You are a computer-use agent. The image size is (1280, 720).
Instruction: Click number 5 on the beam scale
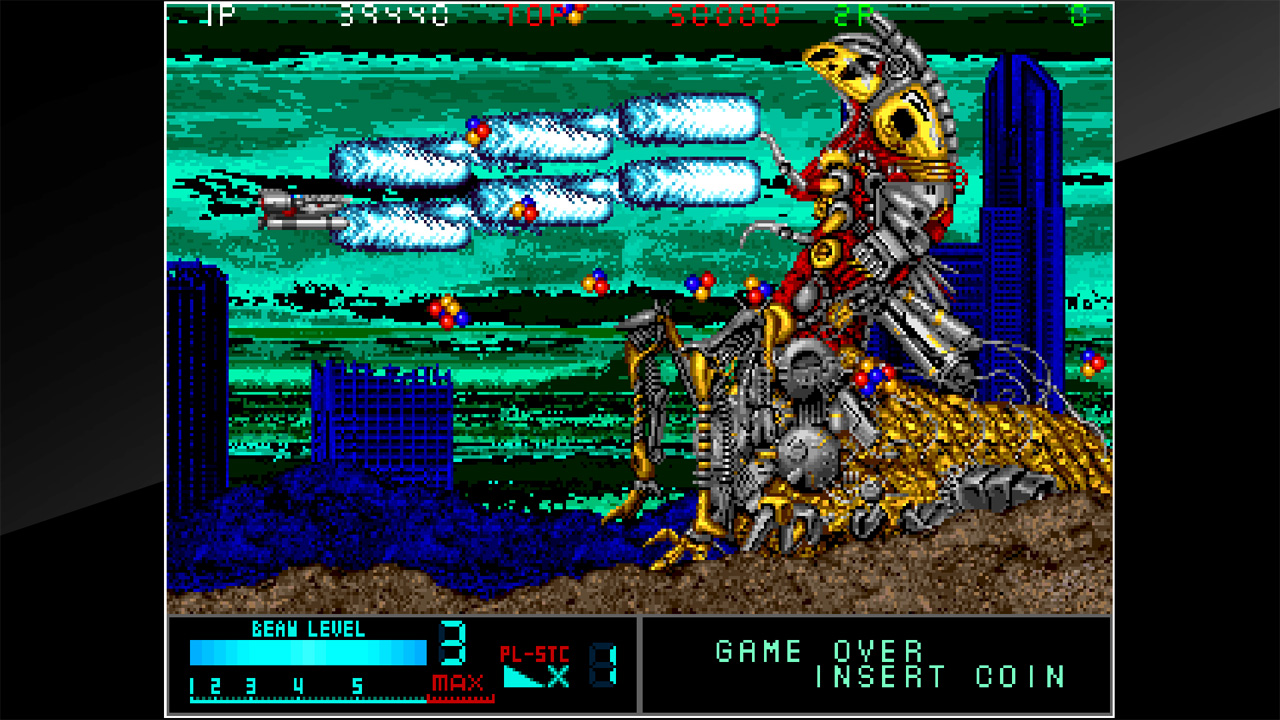355,686
